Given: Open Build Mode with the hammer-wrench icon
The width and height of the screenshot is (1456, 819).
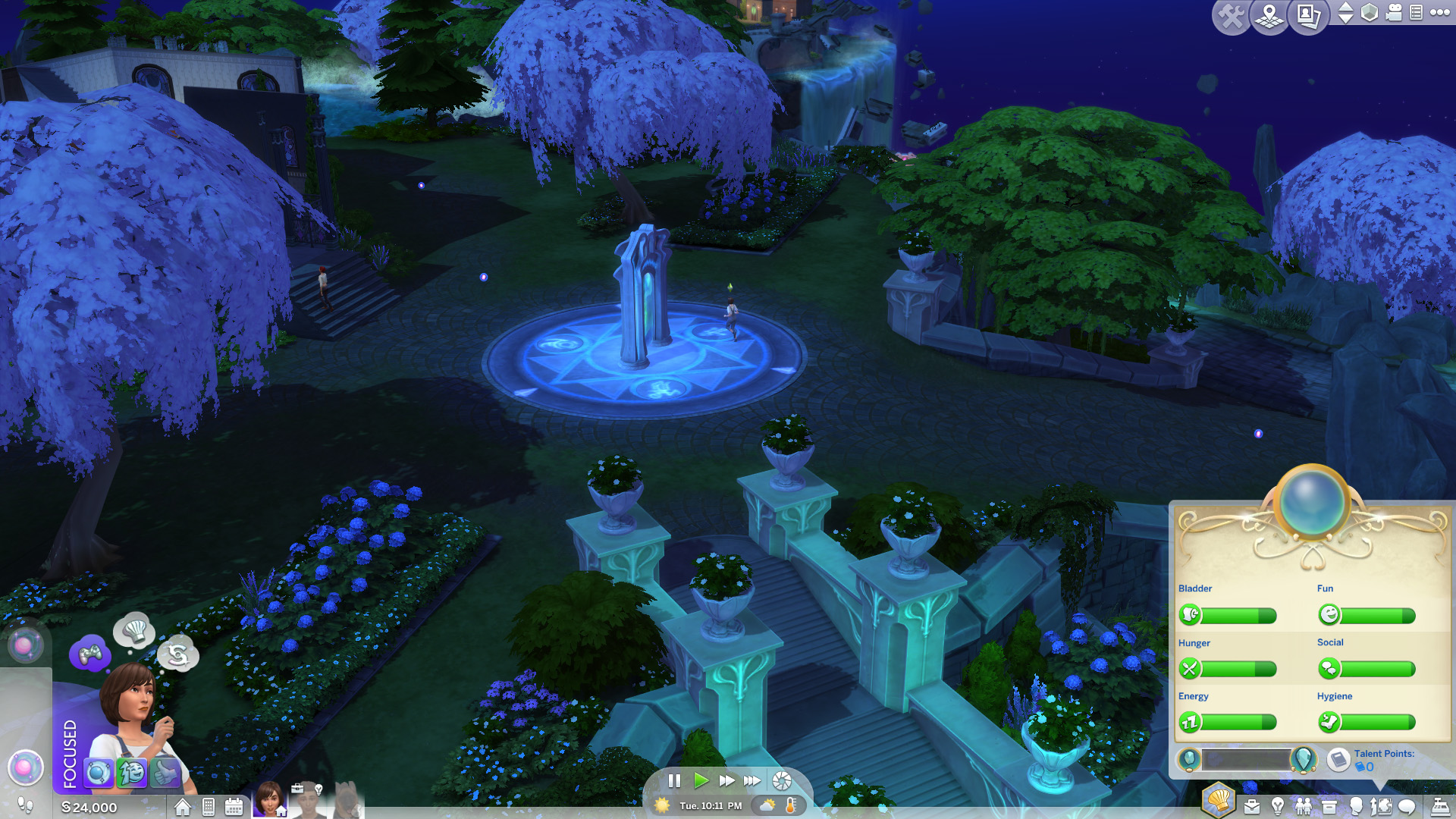Looking at the screenshot, I should pyautogui.click(x=1230, y=17).
